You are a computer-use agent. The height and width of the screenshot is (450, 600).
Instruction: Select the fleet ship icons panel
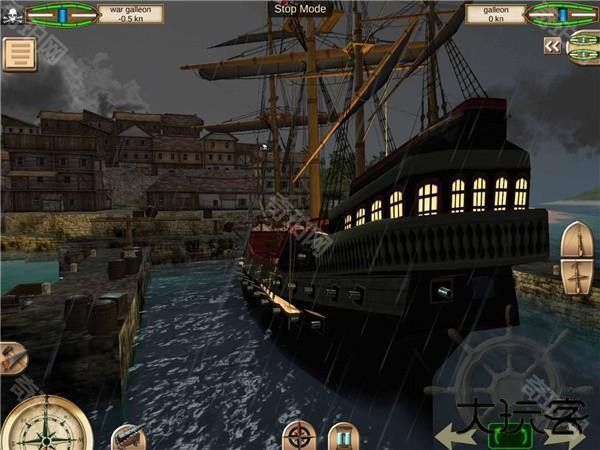(584, 47)
